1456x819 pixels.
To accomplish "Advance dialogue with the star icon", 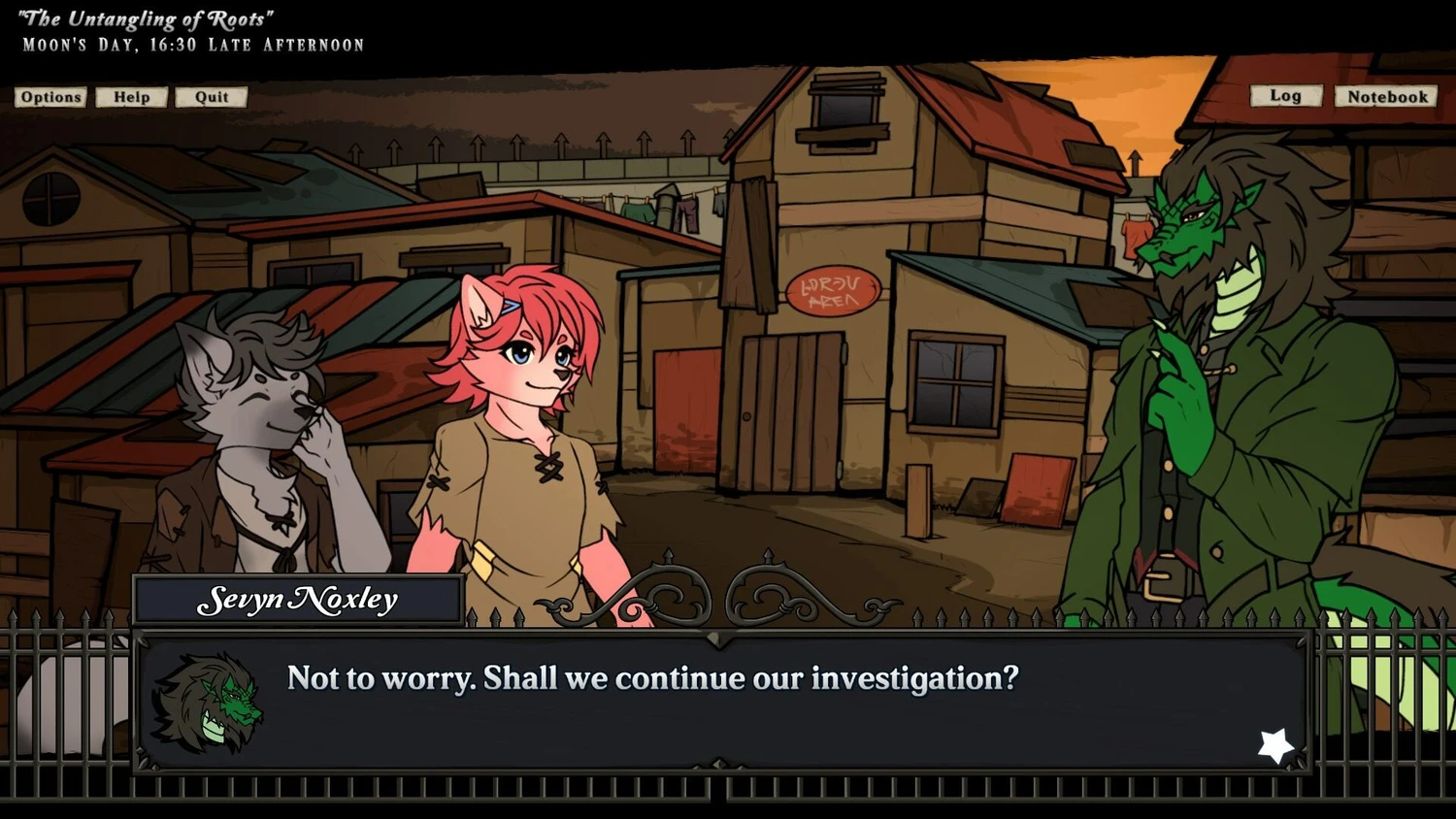I will pyautogui.click(x=1275, y=745).
